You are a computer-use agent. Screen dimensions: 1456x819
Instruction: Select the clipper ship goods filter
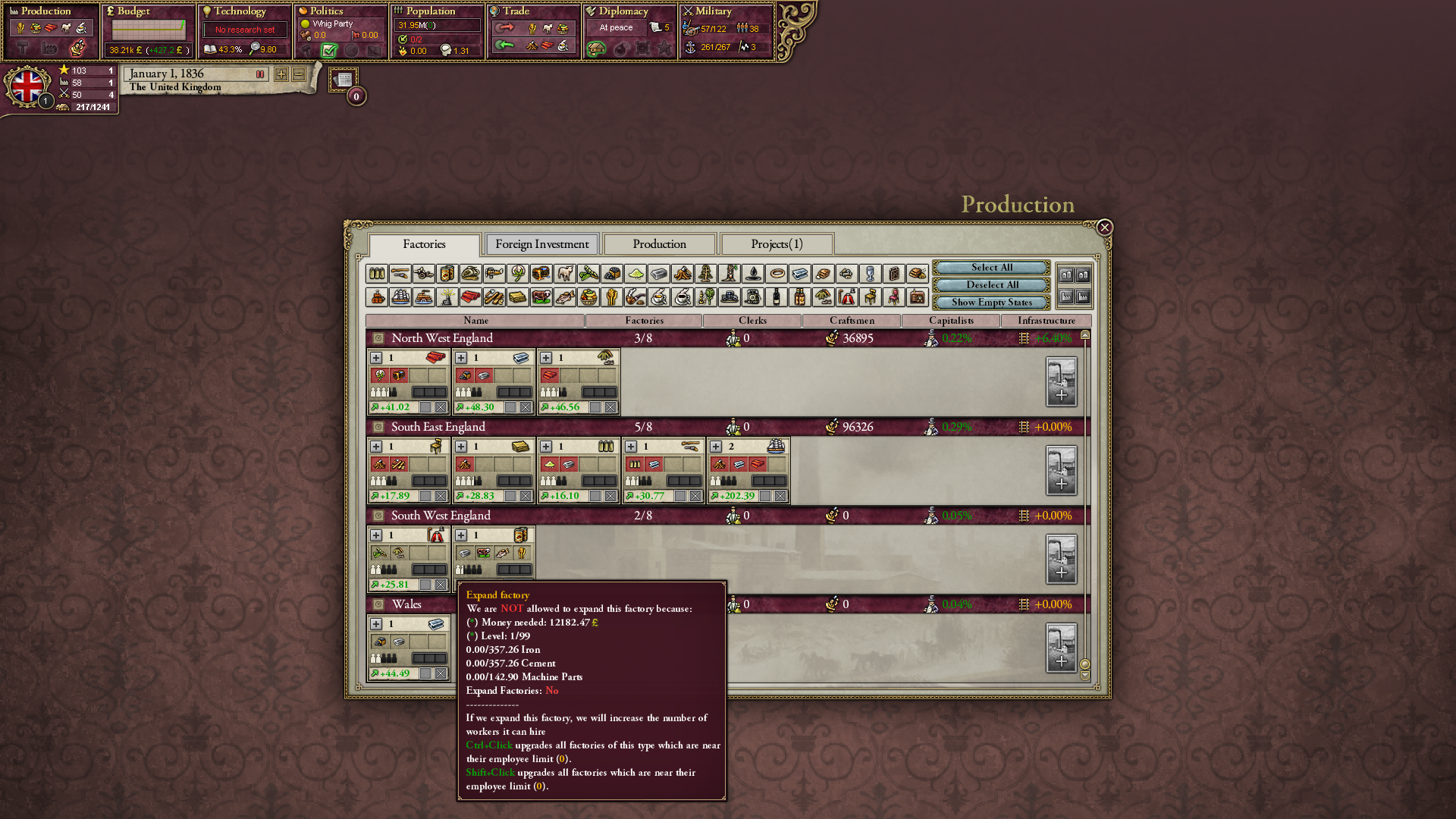(400, 297)
